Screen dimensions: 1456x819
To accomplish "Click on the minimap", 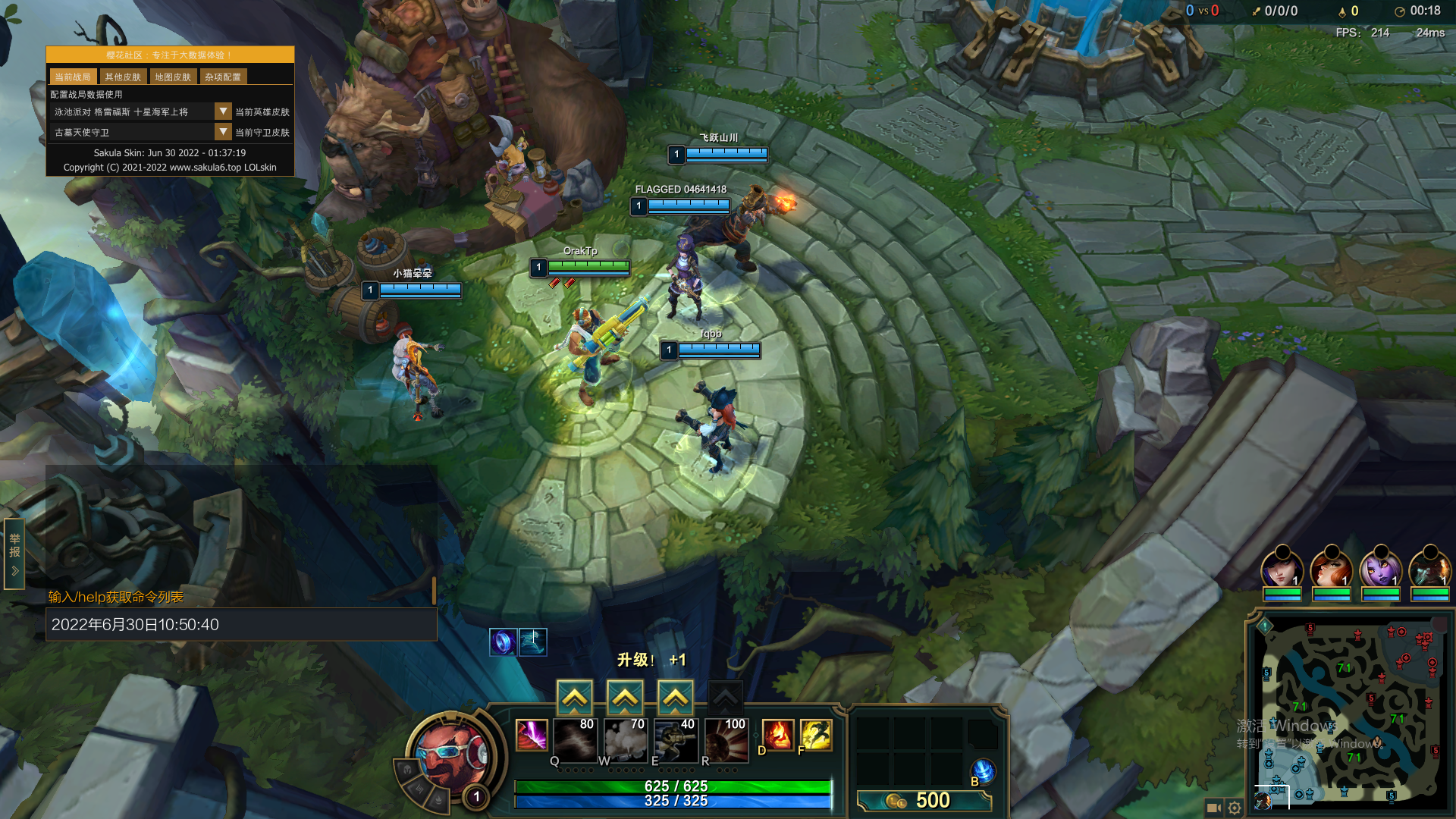I will pyautogui.click(x=1350, y=713).
